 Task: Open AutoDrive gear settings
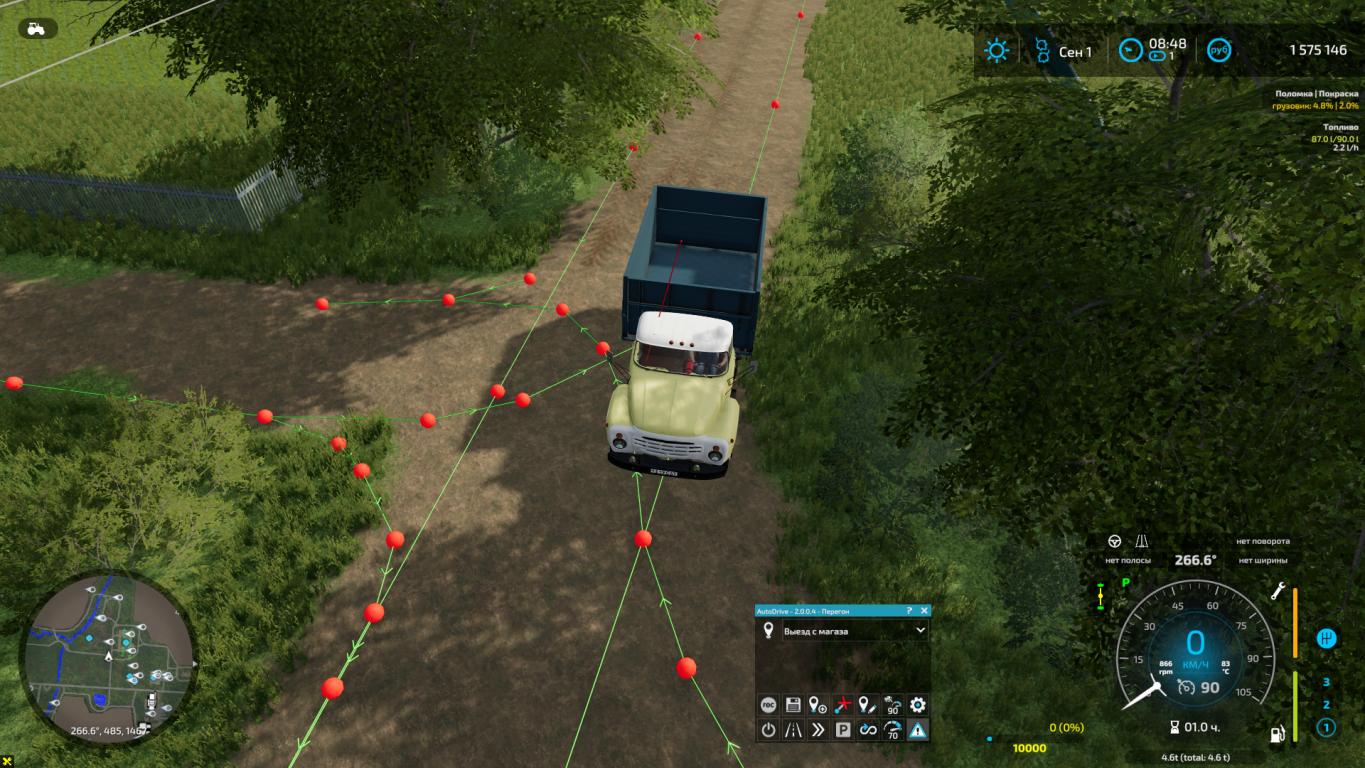click(x=917, y=705)
